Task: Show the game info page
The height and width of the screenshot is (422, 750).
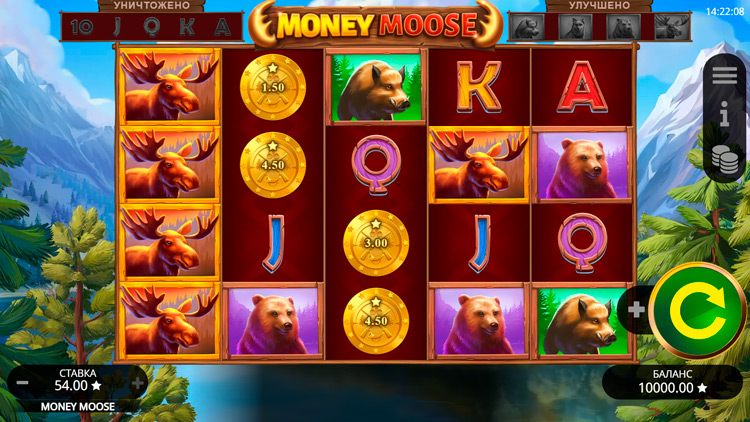Action: coord(725,116)
